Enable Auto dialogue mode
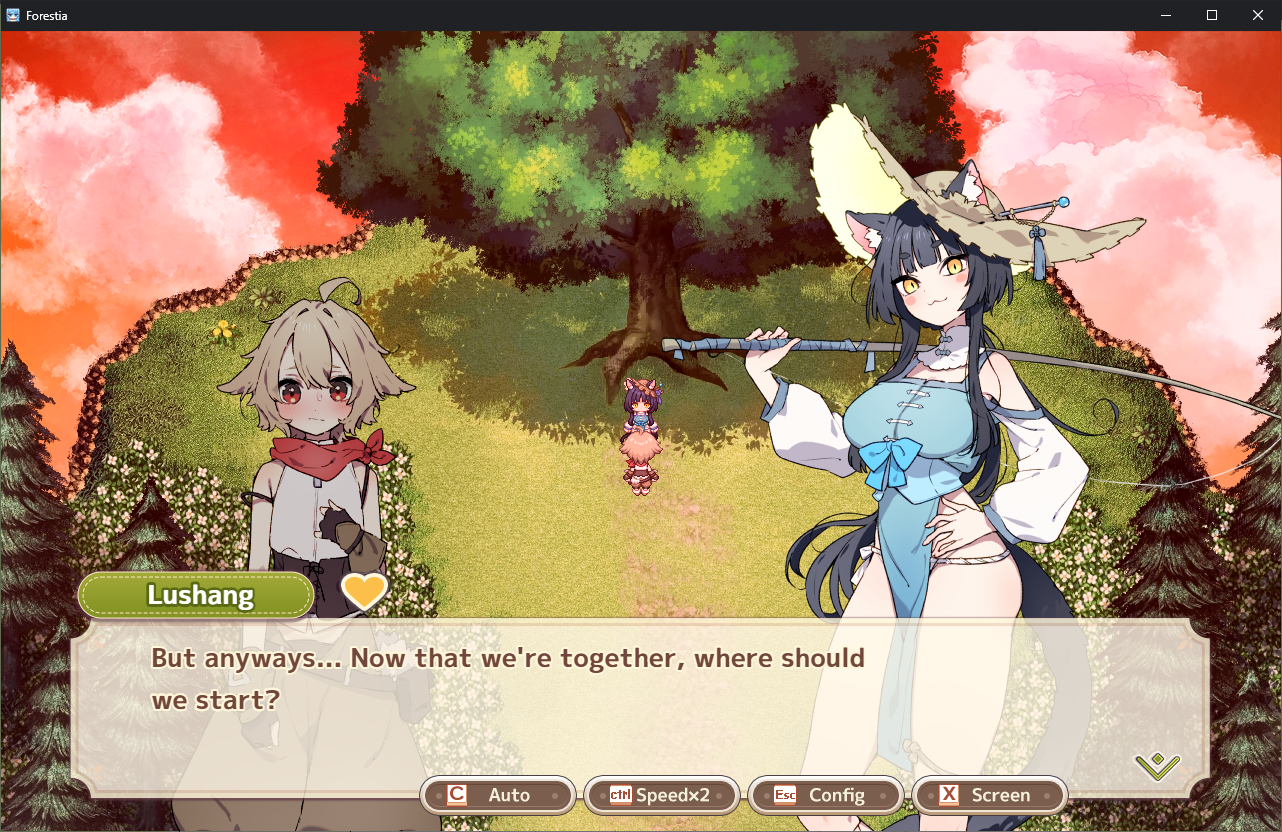Screen dimensions: 1282x832 click(498, 795)
